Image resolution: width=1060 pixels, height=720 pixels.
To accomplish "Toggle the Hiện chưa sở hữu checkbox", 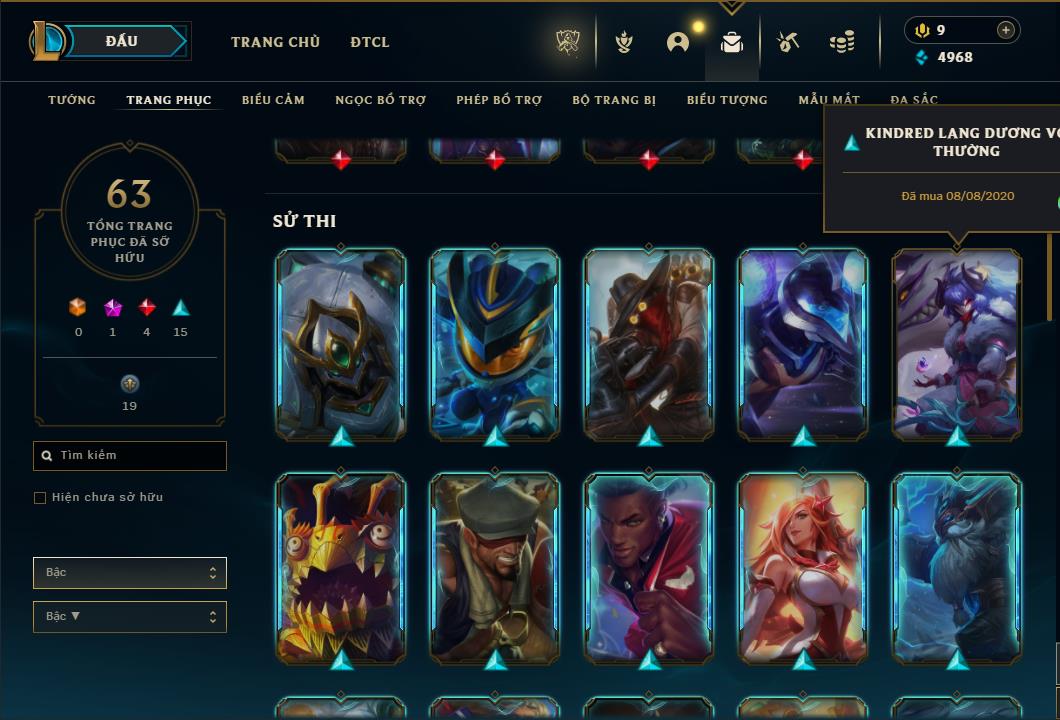I will pos(40,498).
